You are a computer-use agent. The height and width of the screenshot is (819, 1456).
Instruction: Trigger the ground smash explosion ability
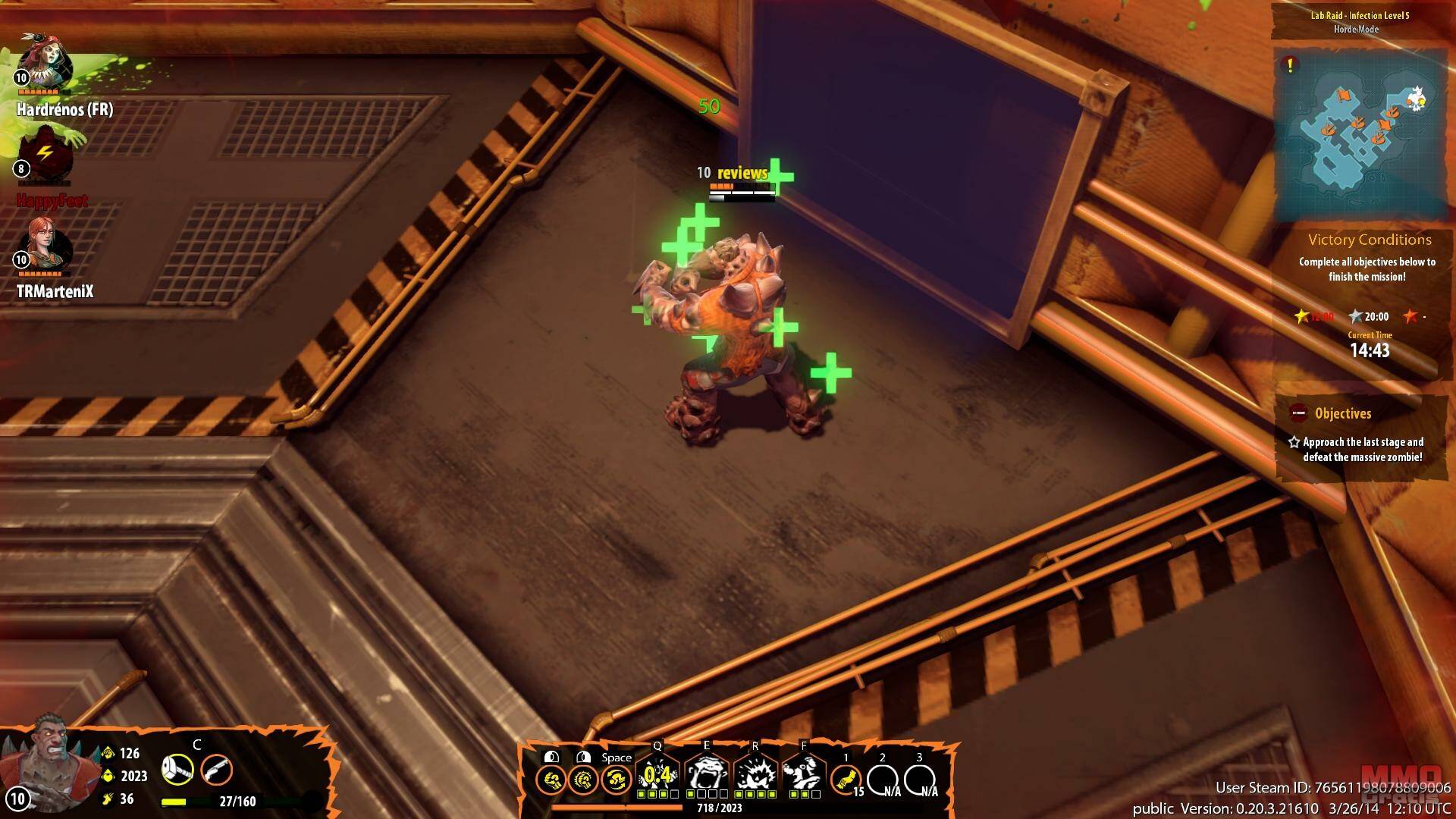click(755, 775)
